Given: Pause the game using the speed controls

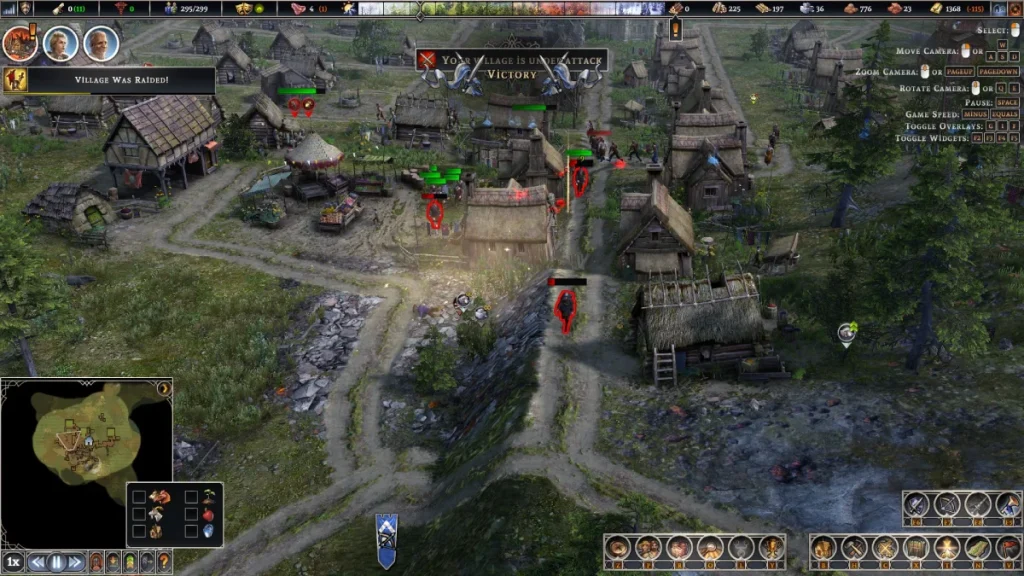Looking at the screenshot, I should [56, 562].
